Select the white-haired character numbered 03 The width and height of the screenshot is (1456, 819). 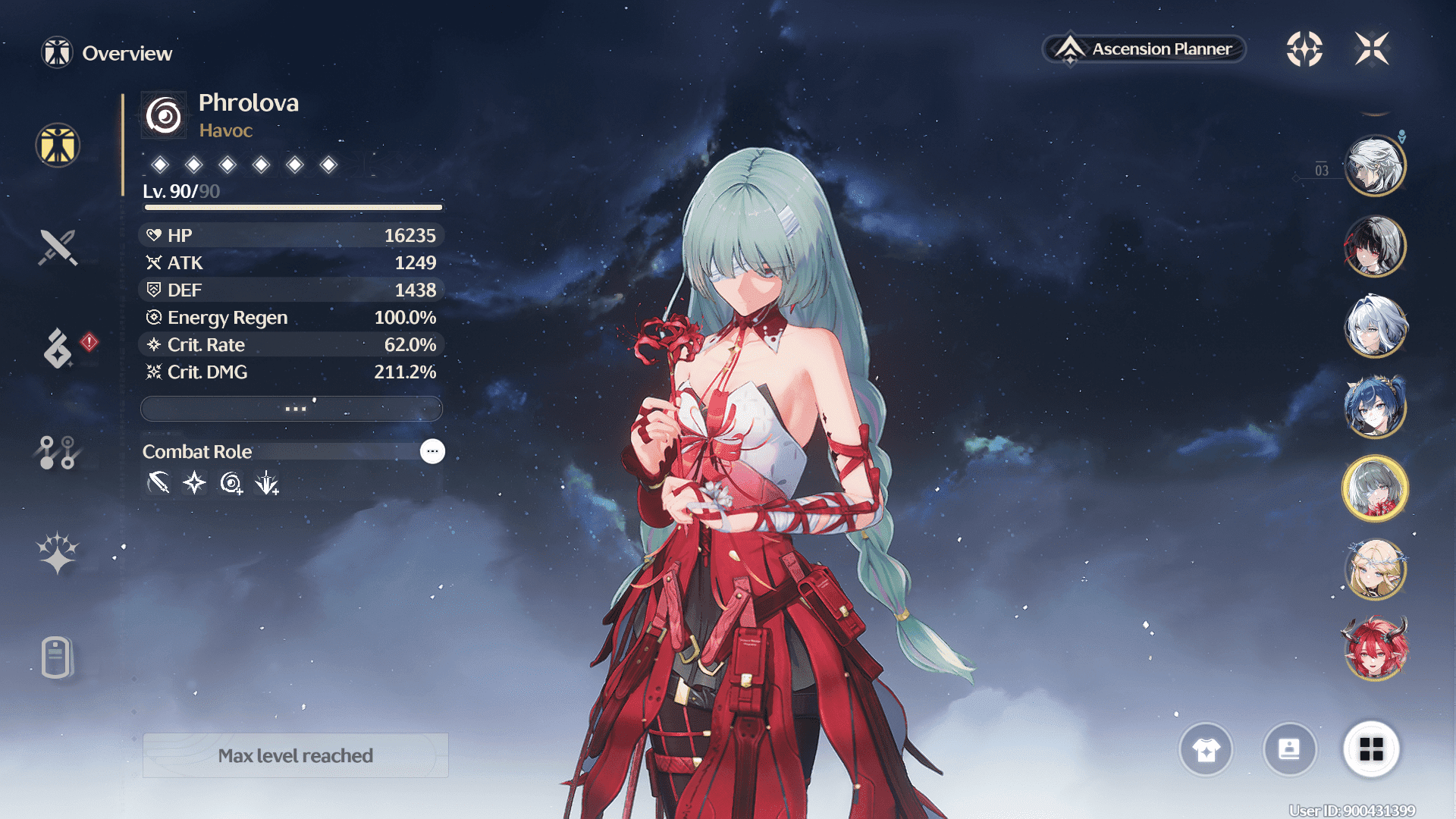pos(1375,165)
